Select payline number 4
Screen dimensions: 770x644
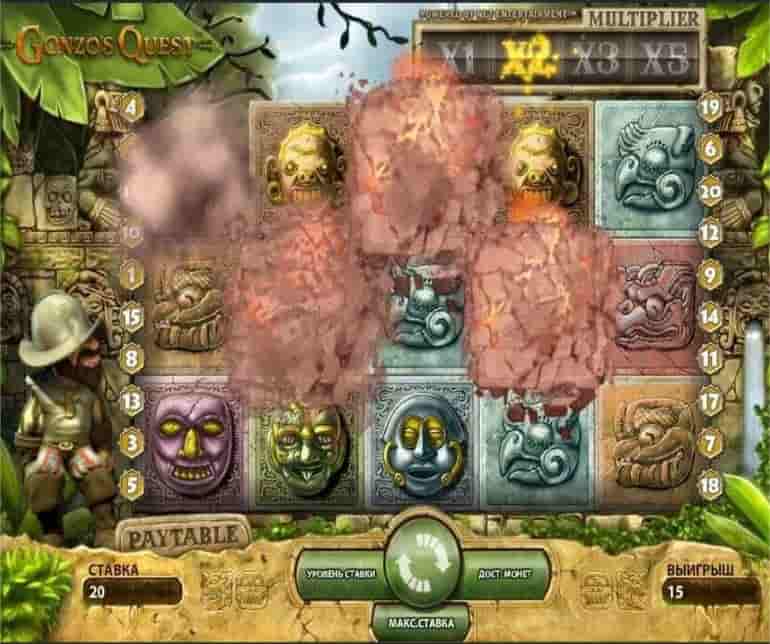tap(132, 104)
